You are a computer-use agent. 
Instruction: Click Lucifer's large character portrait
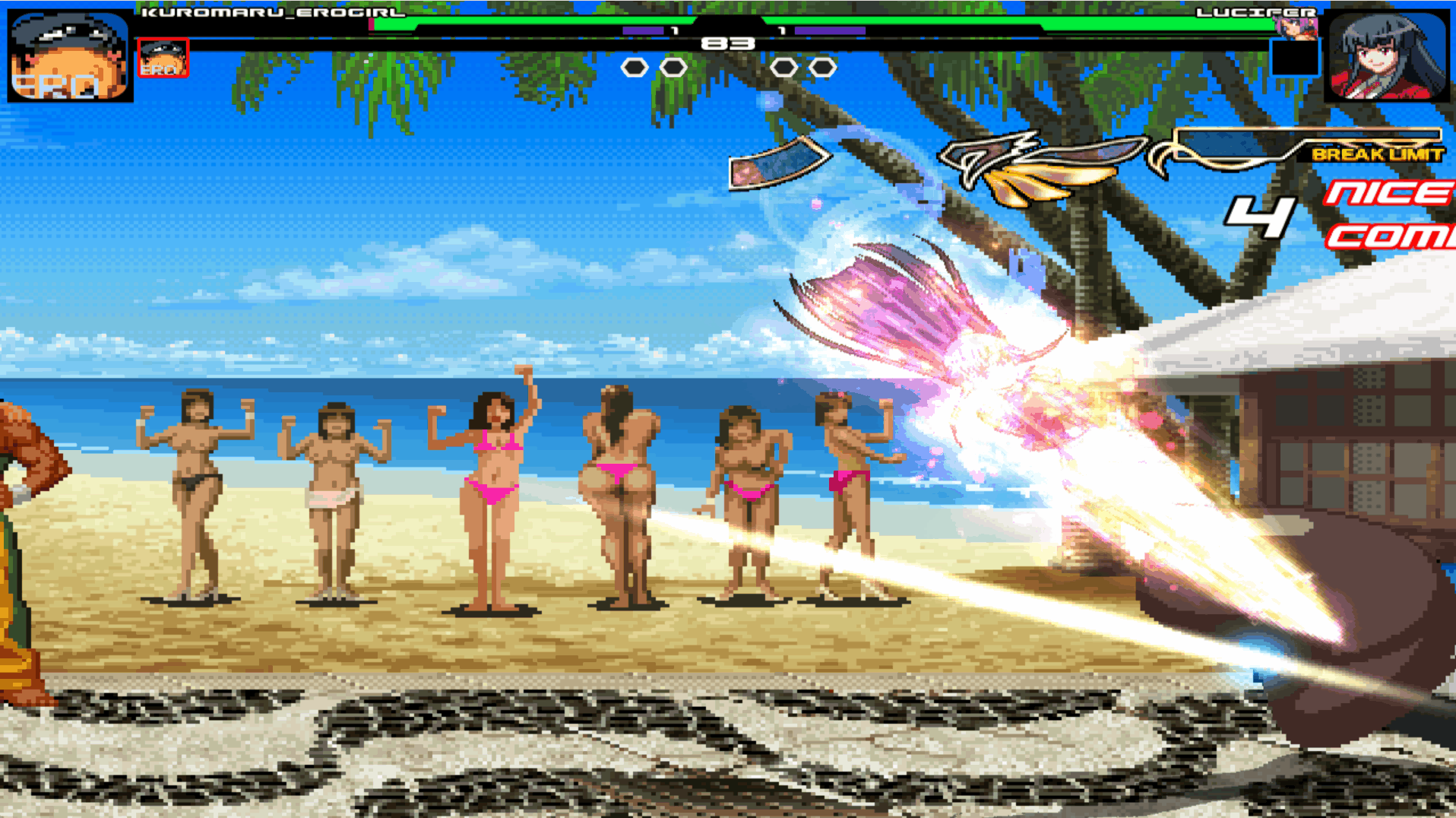click(1387, 55)
